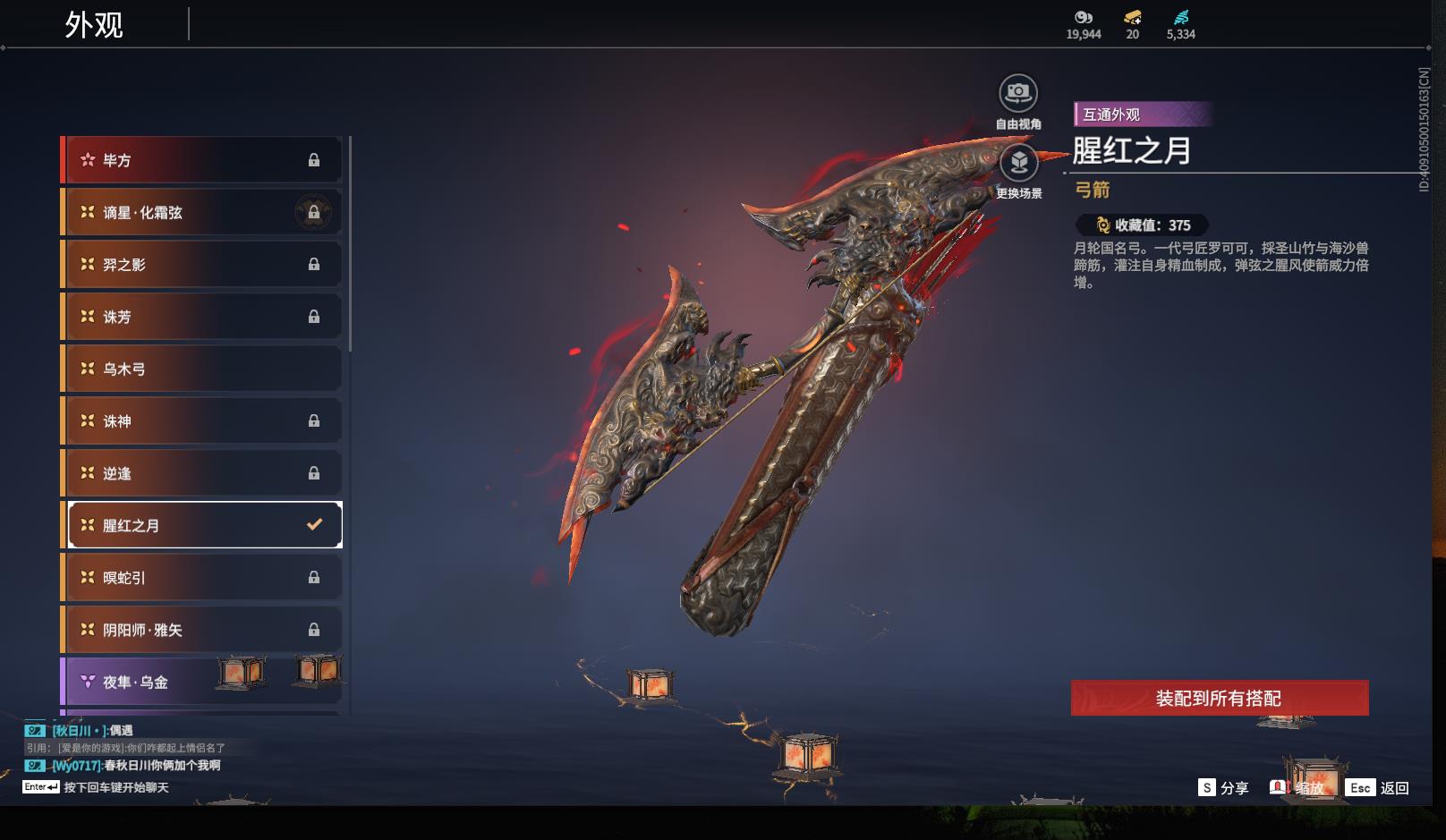This screenshot has width=1446, height=840.
Task: Select the 逆逢 appearance row
Action: pyautogui.click(x=202, y=473)
